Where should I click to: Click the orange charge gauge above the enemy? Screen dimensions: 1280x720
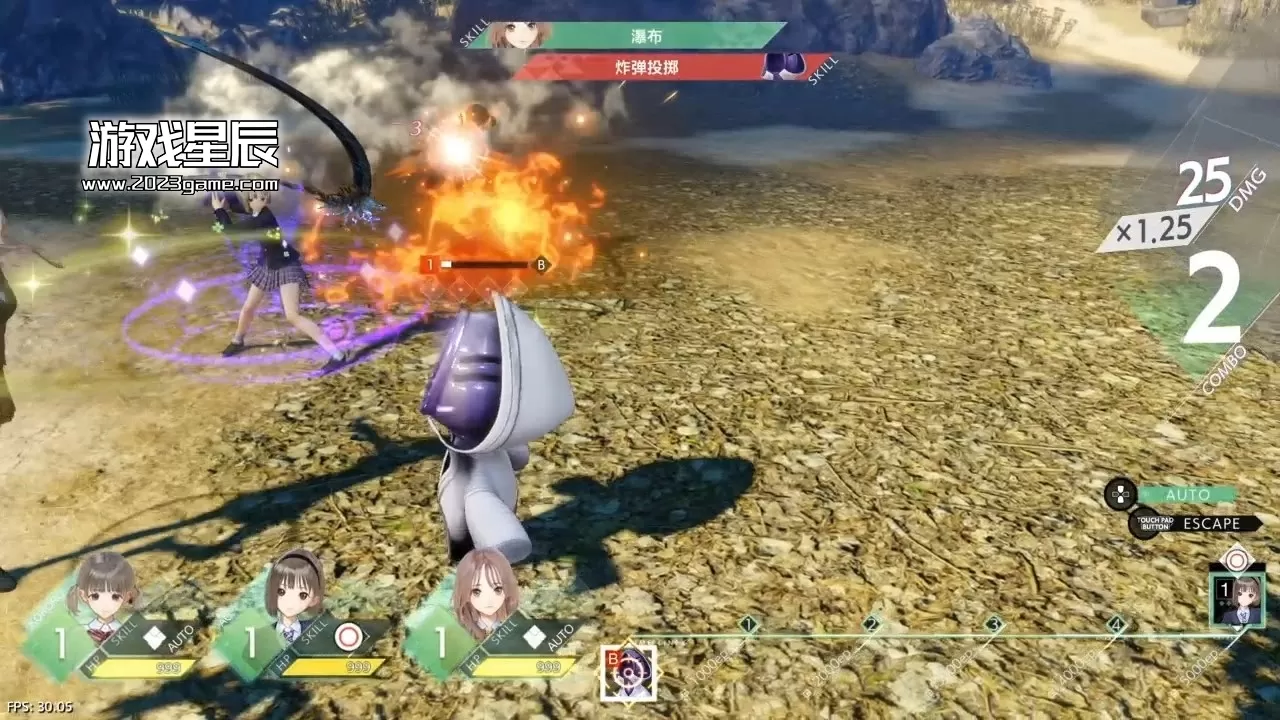click(485, 263)
